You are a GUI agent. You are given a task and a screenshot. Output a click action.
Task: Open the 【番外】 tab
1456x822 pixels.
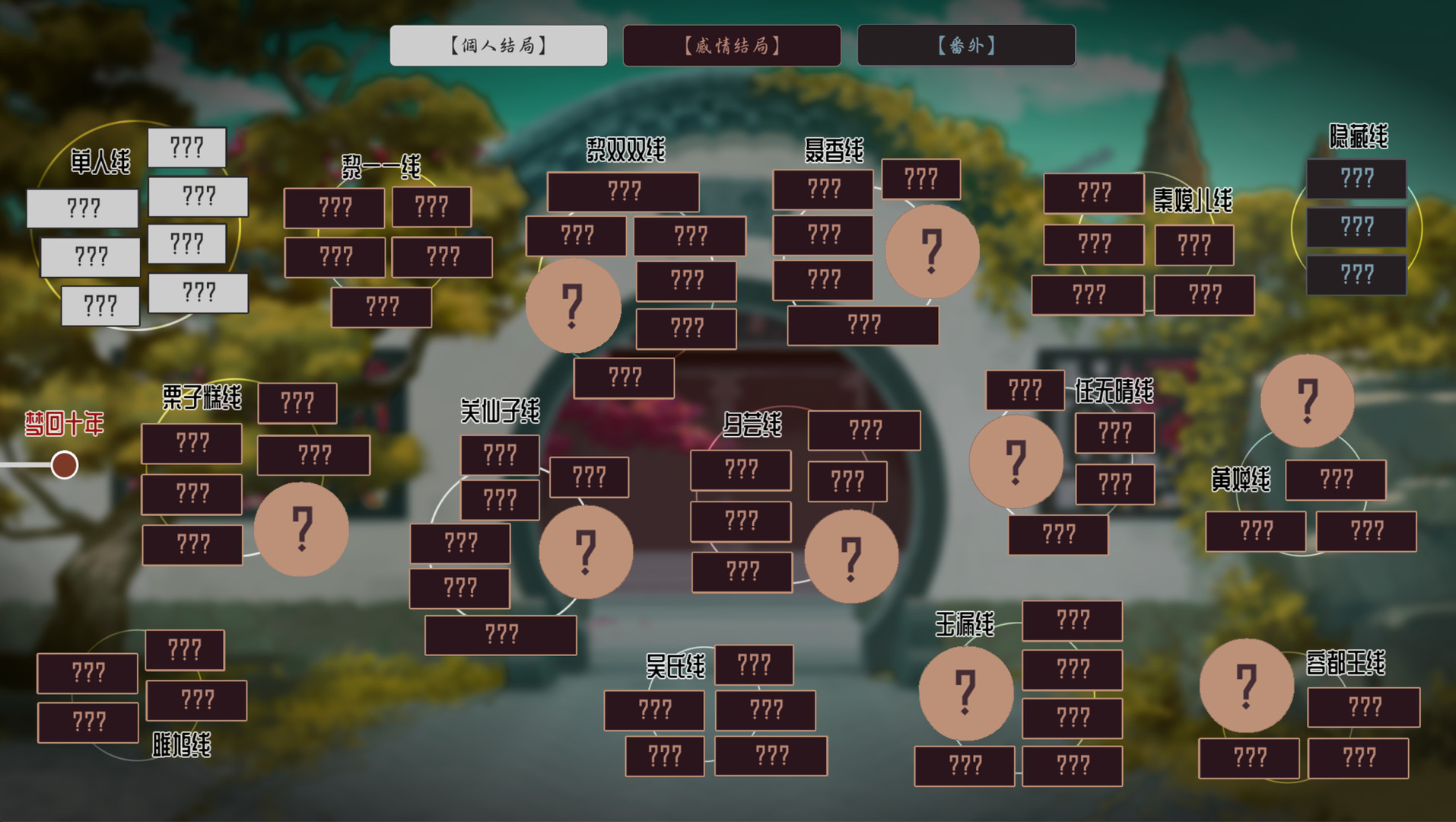click(x=966, y=46)
